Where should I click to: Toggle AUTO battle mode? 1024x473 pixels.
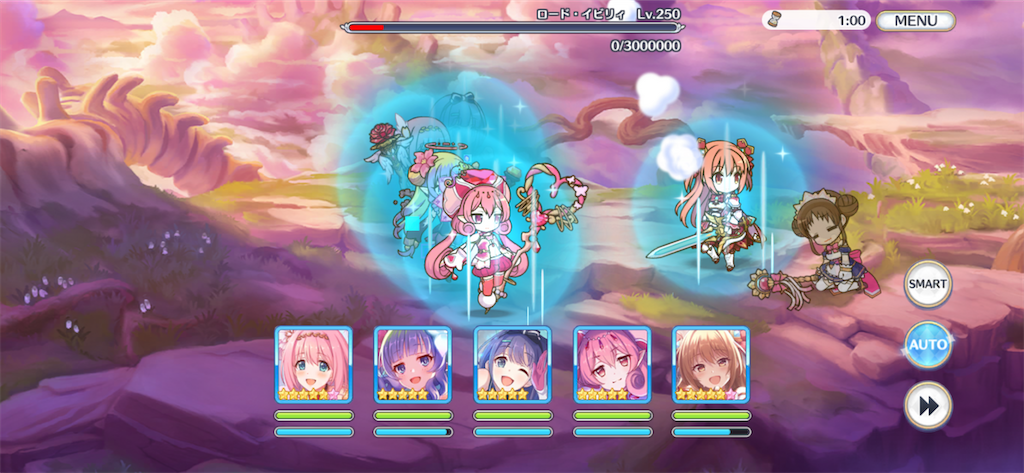point(927,345)
